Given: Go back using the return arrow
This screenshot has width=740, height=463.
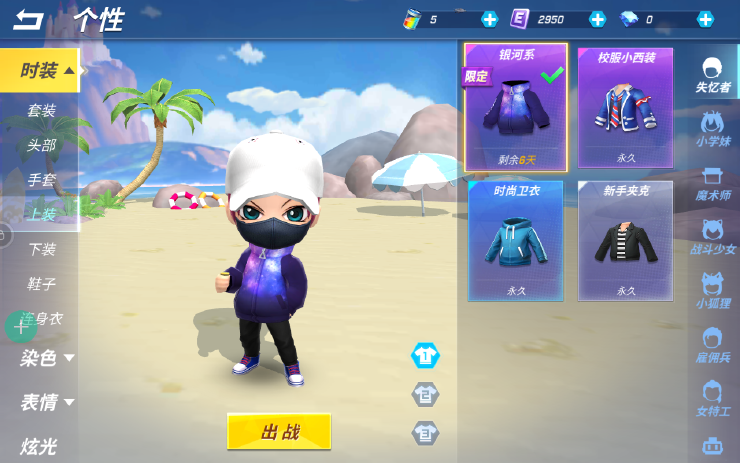Looking at the screenshot, I should (x=29, y=19).
